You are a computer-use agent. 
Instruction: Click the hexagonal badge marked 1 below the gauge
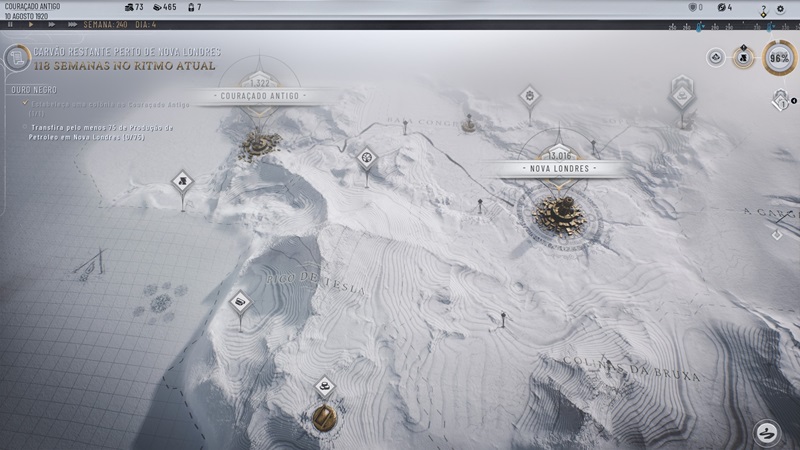[781, 100]
